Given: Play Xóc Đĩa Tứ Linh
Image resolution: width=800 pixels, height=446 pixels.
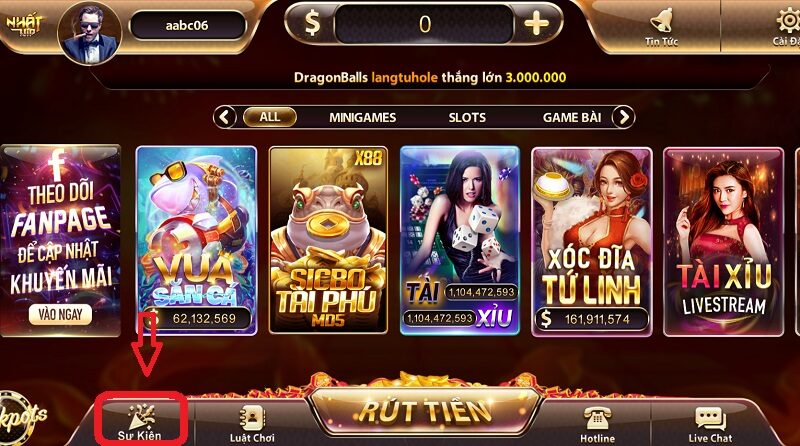Looking at the screenshot, I should [592, 240].
